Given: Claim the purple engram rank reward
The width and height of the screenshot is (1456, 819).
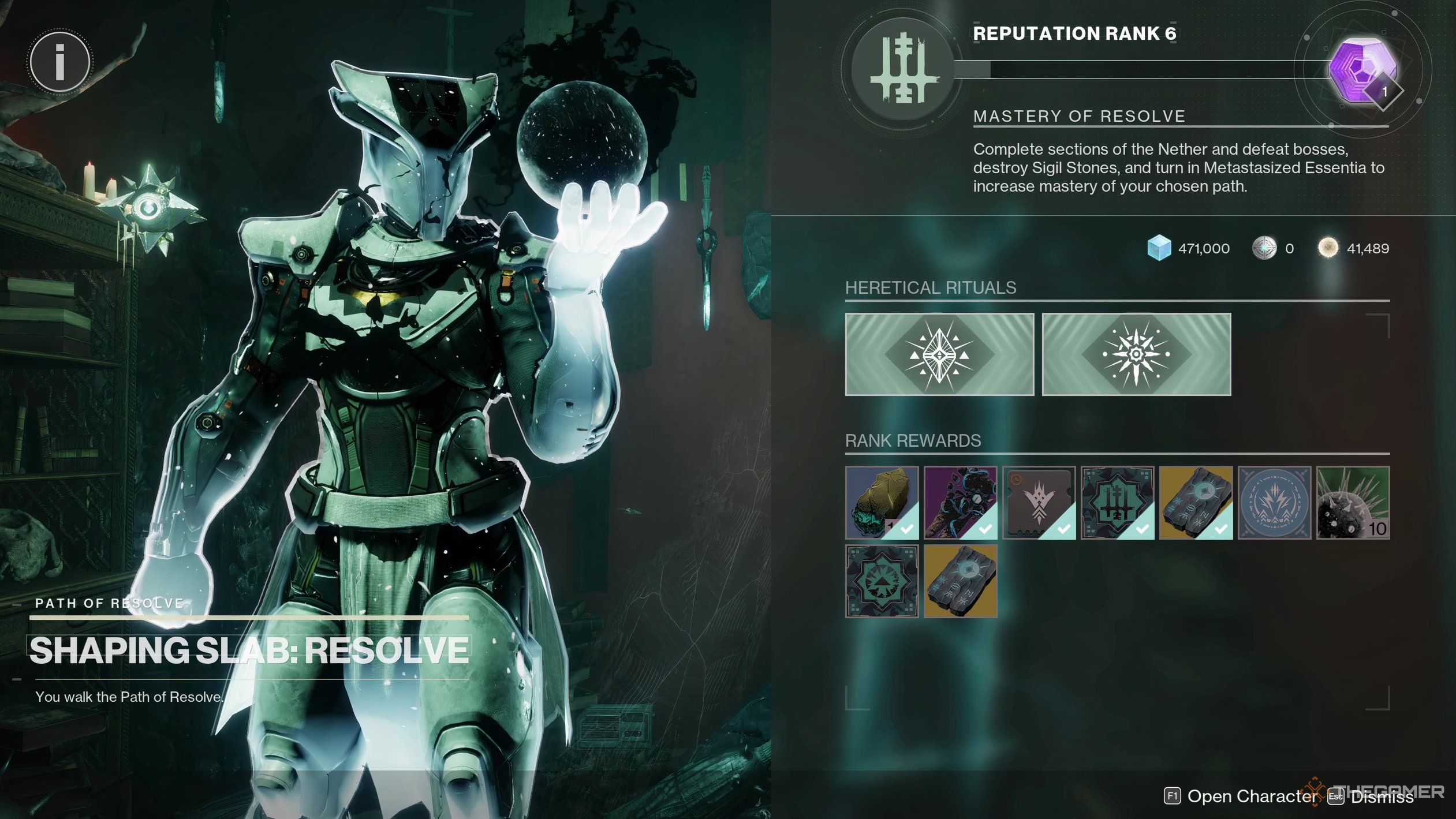Looking at the screenshot, I should tap(1364, 70).
